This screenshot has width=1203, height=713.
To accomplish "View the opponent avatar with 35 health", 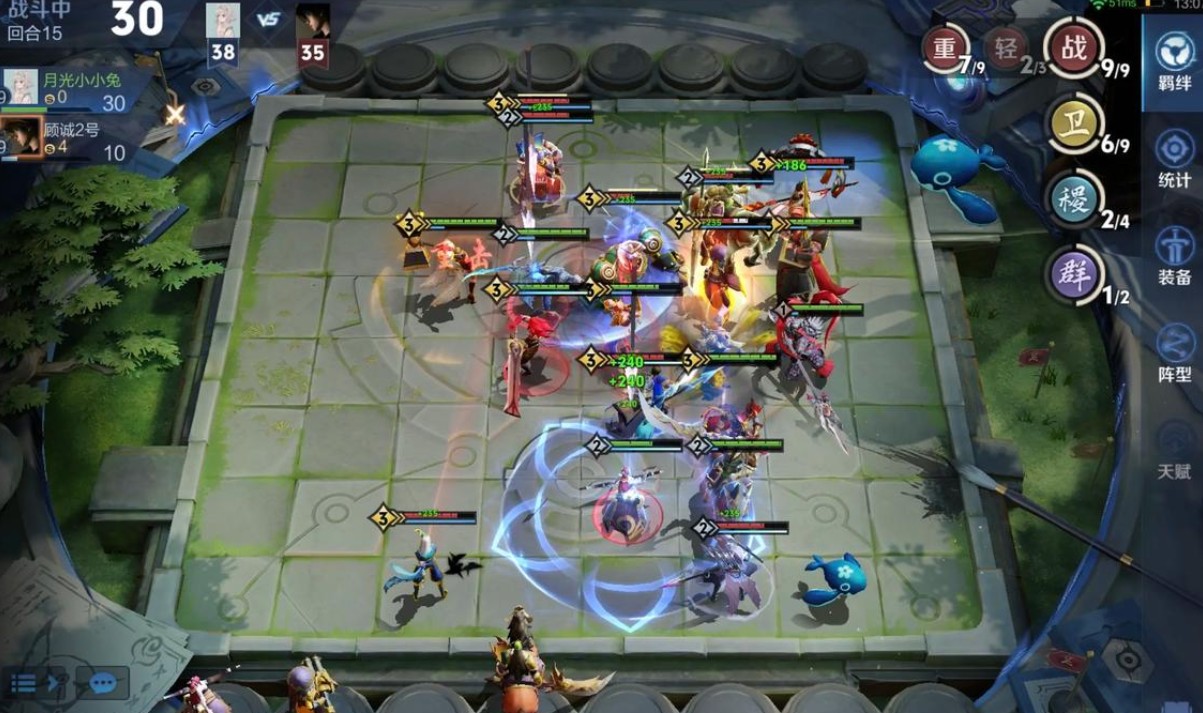I will pyautogui.click(x=312, y=22).
